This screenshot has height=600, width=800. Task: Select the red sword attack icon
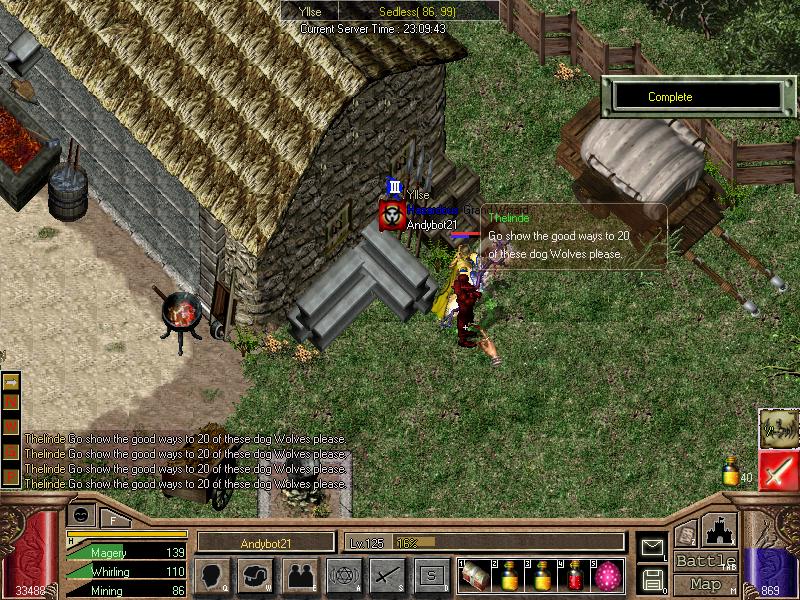click(x=778, y=470)
